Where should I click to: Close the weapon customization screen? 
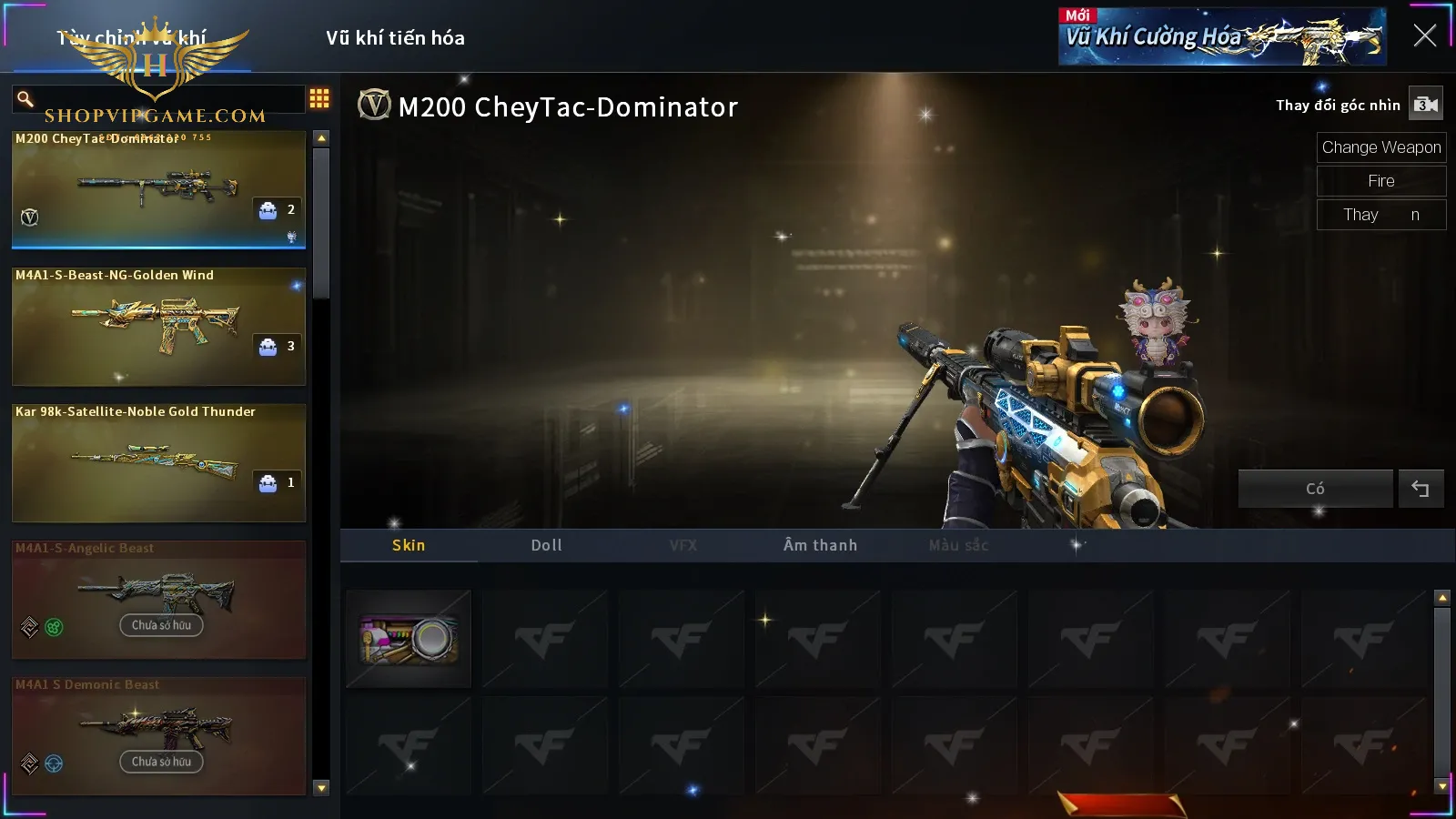pos(1424,35)
